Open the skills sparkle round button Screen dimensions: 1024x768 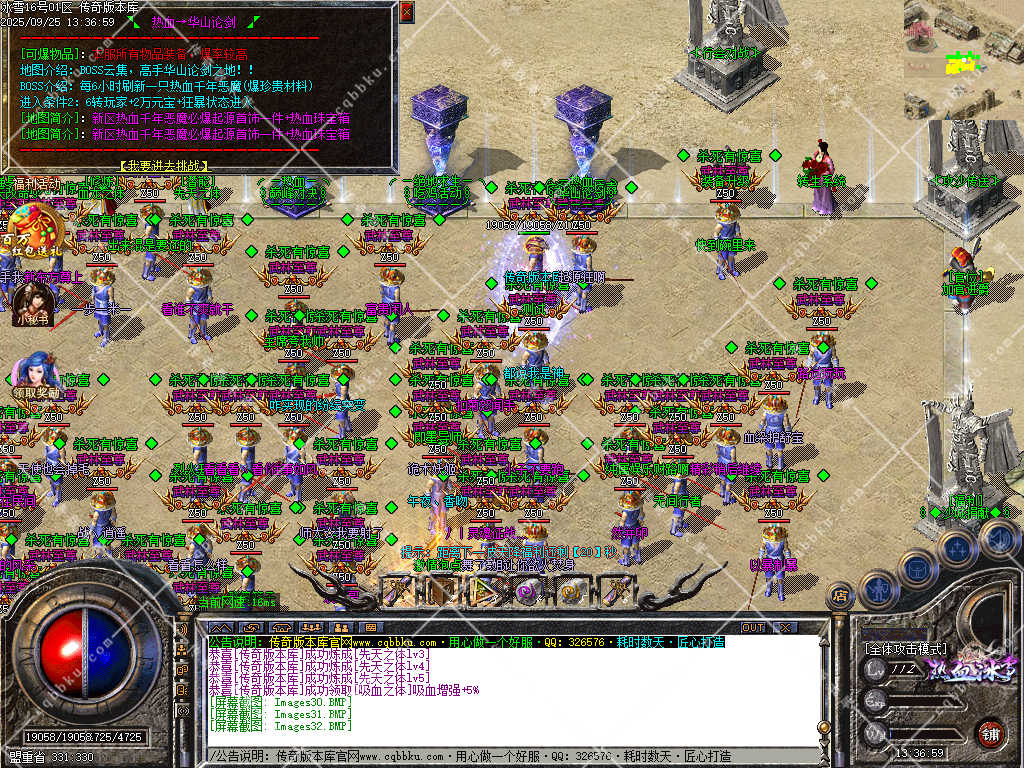957,549
